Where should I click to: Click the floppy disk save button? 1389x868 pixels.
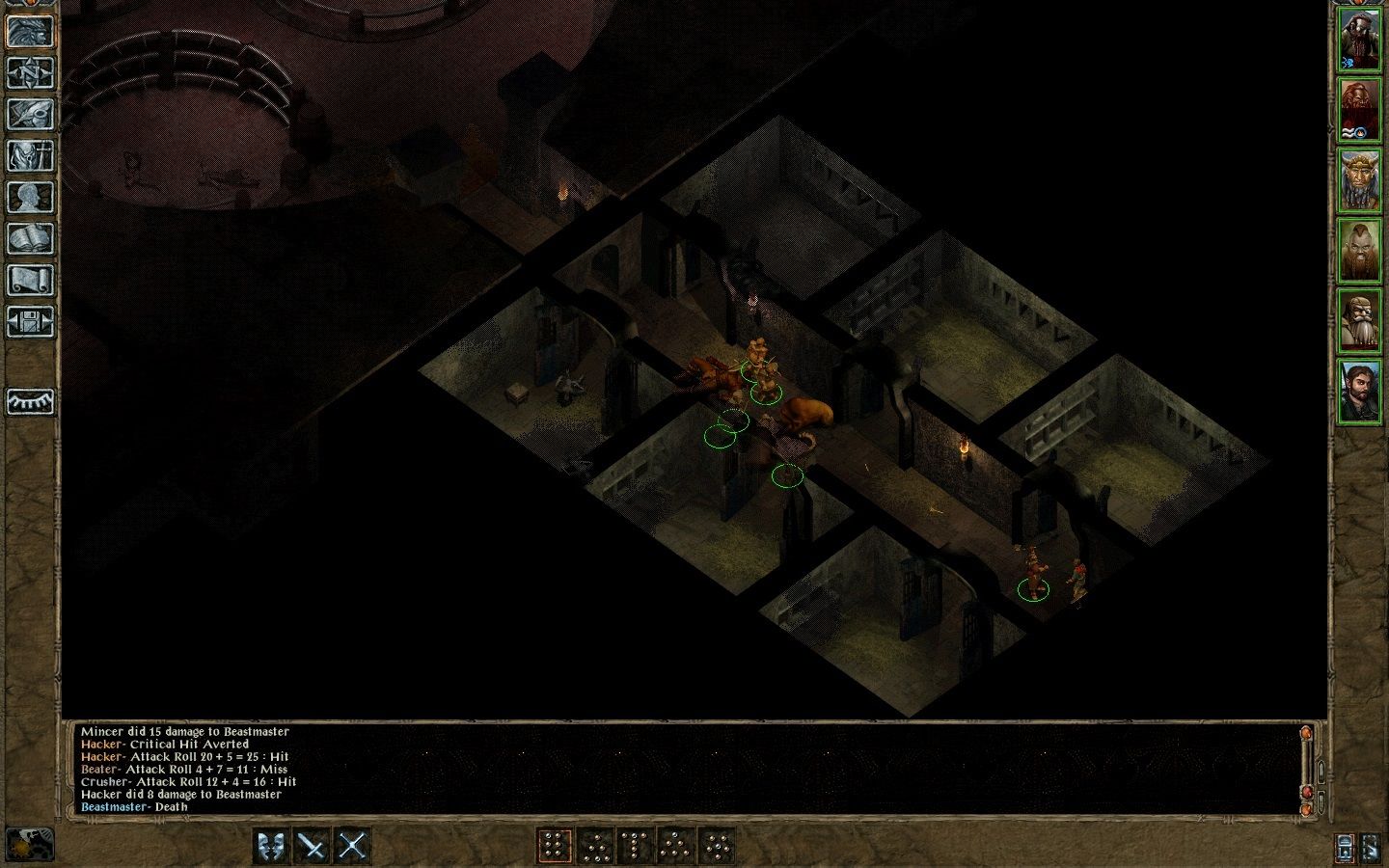(30, 321)
